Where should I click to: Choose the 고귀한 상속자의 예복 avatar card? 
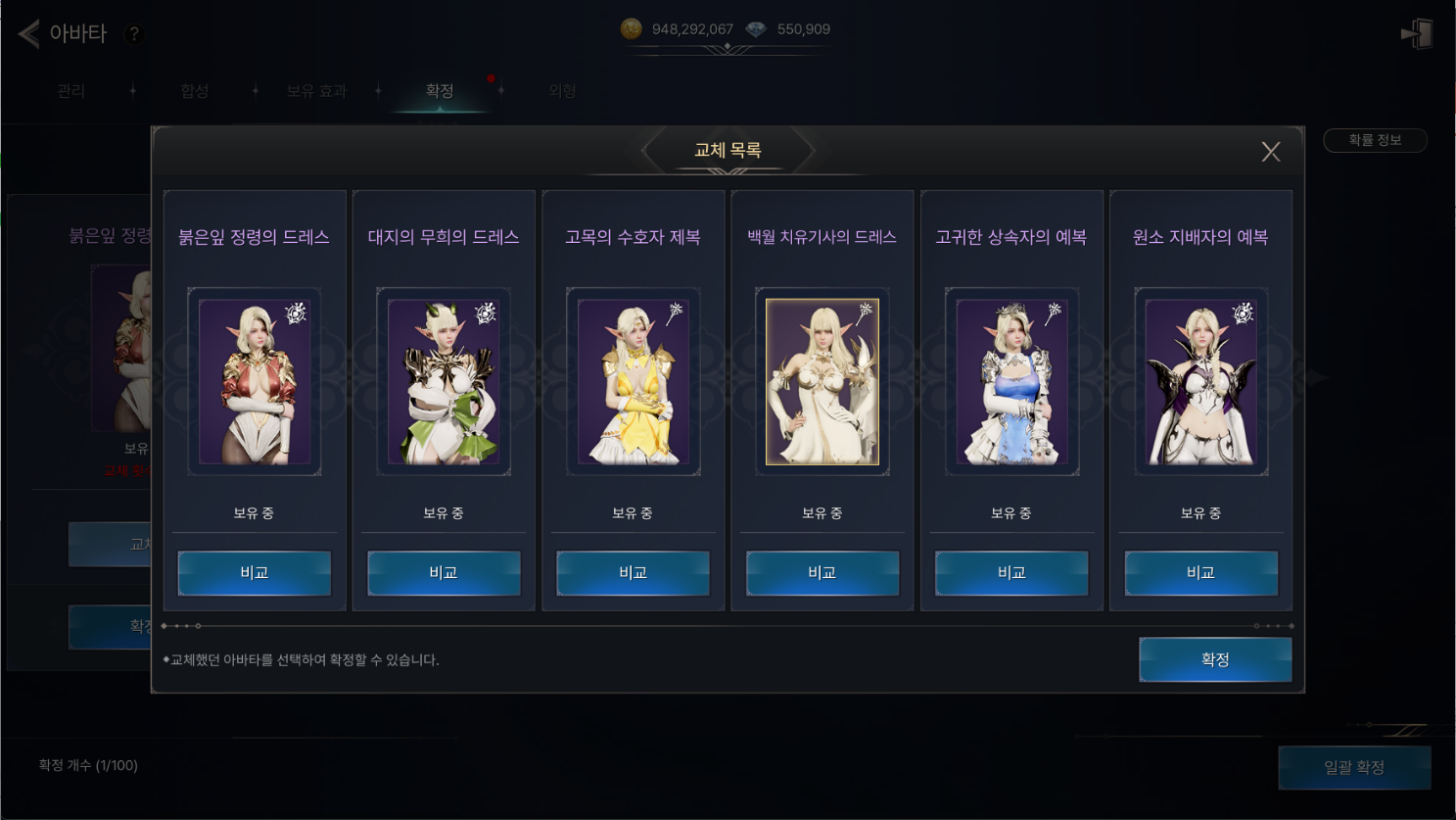pyautogui.click(x=1011, y=382)
